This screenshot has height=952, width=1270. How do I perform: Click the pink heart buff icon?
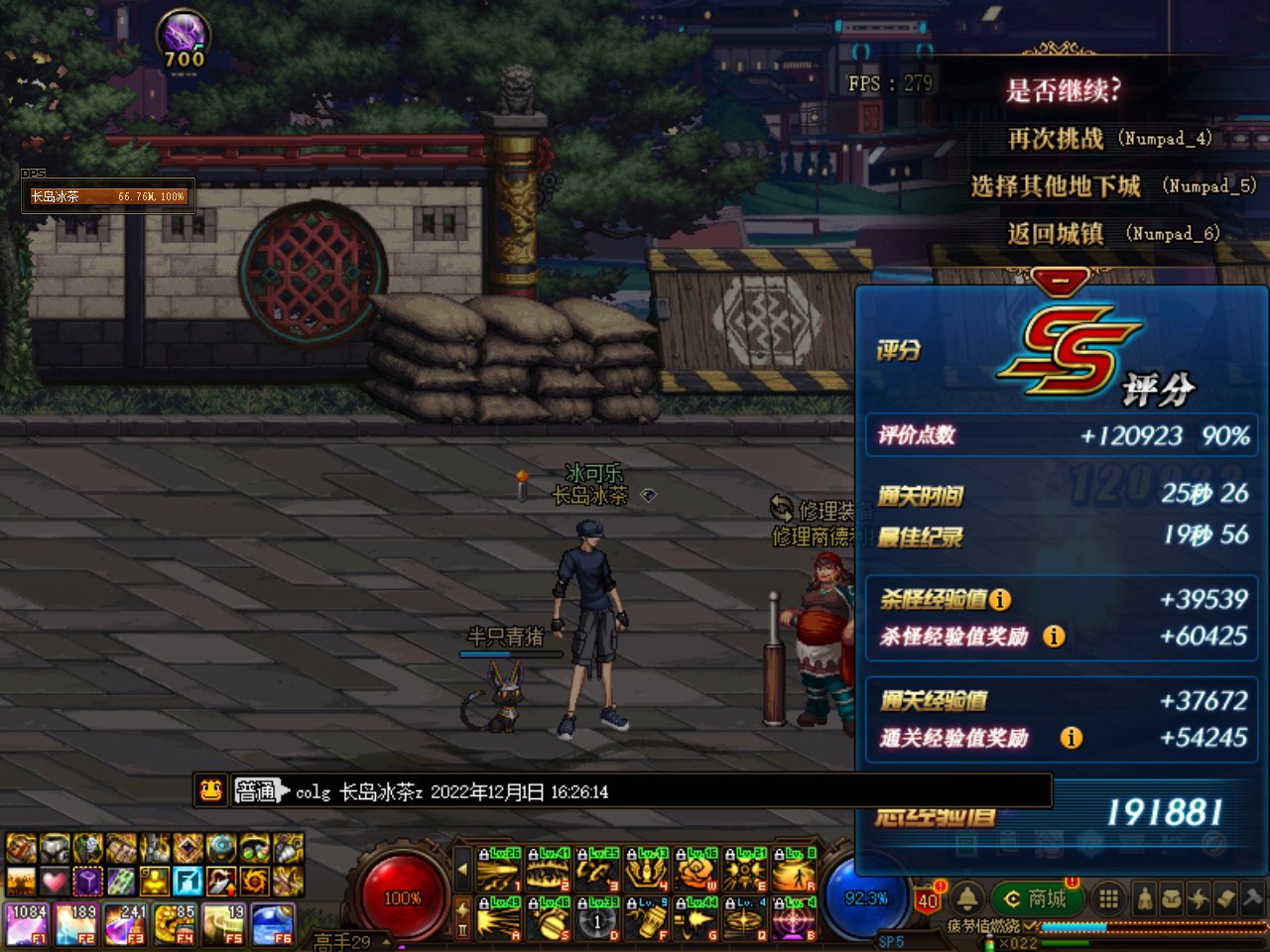(x=54, y=880)
